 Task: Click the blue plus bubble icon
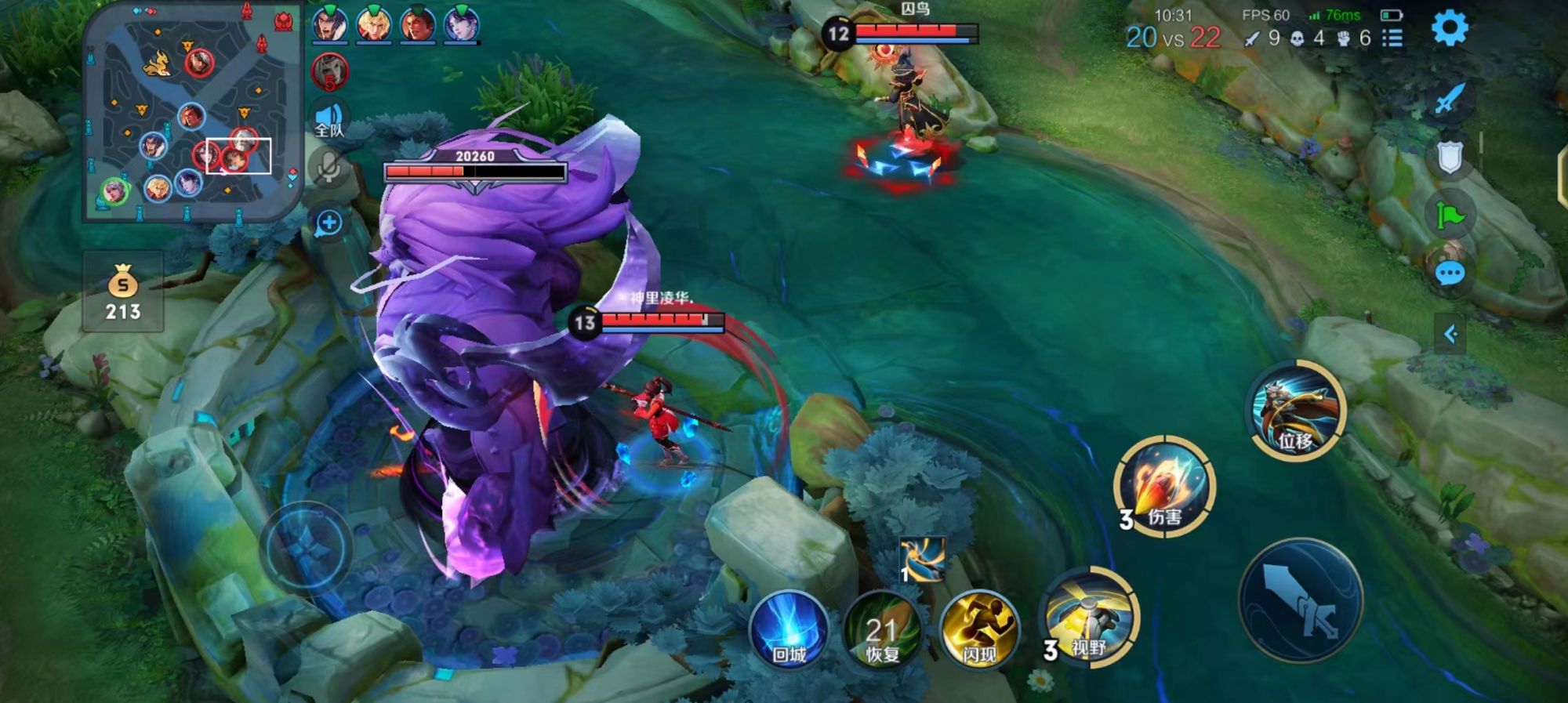[x=328, y=223]
